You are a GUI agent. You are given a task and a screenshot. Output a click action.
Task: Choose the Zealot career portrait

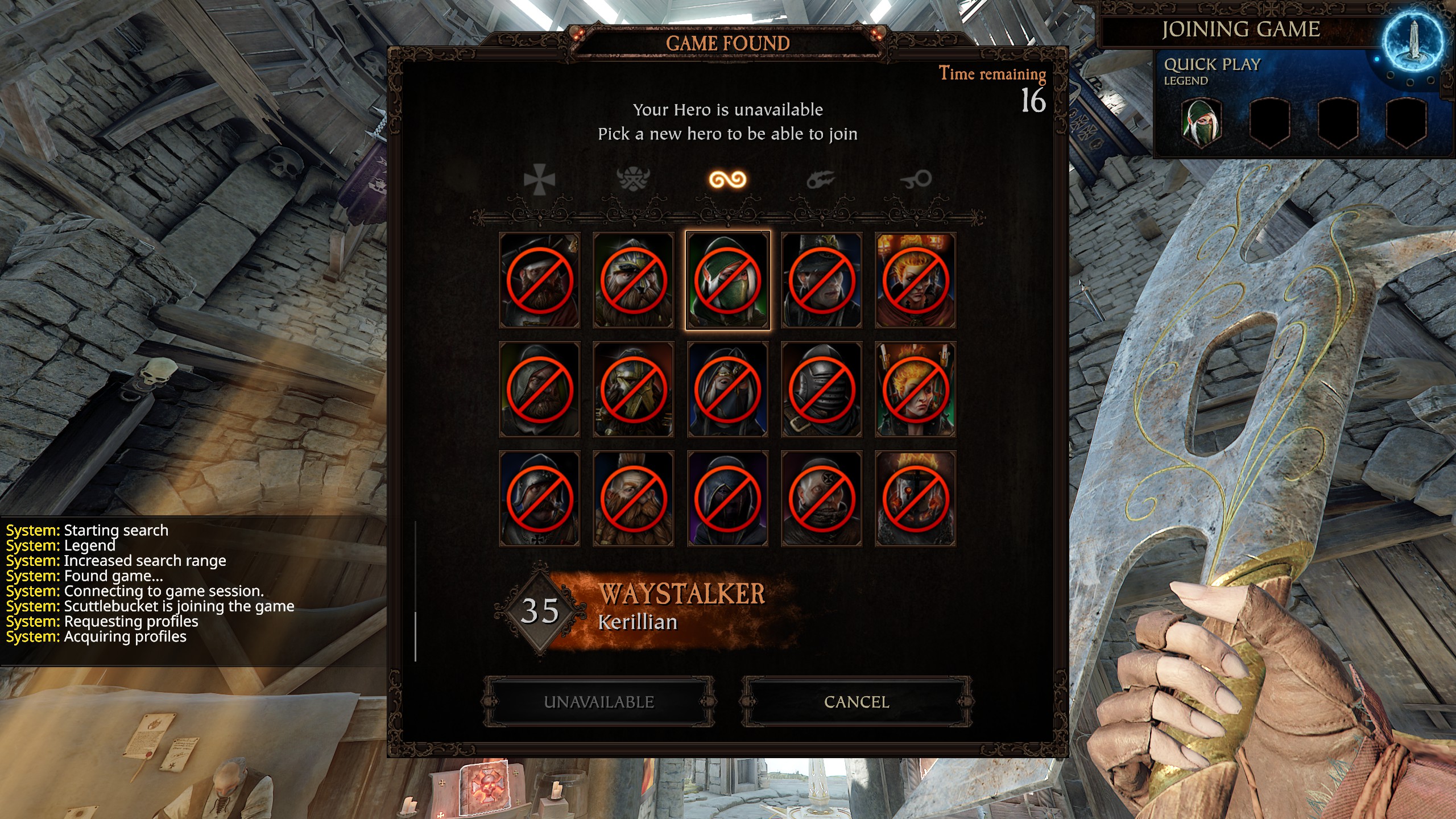tap(821, 499)
